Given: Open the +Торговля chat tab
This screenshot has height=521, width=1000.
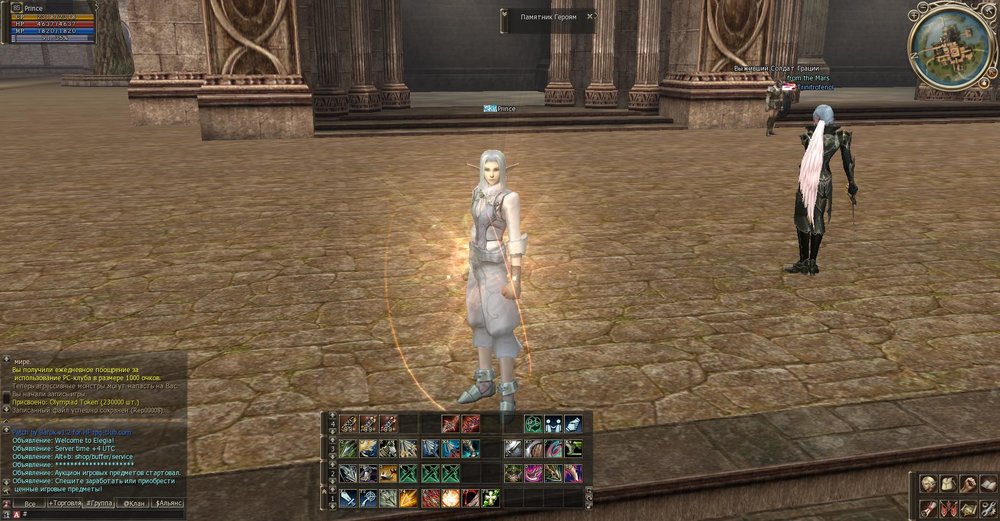Looking at the screenshot, I should point(65,503).
